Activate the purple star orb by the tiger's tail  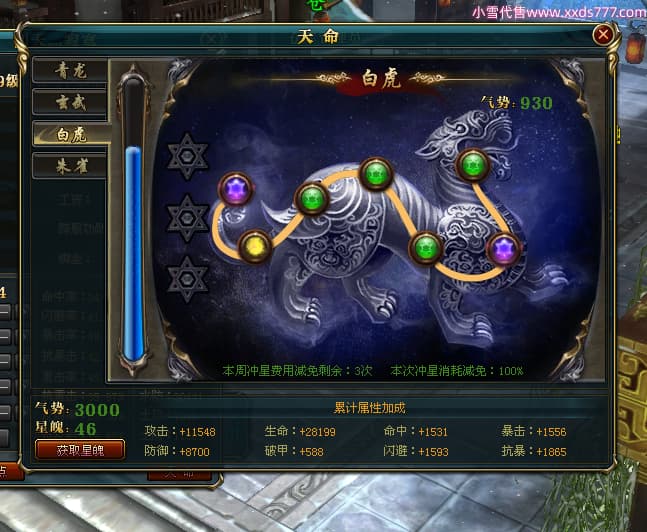236,188
